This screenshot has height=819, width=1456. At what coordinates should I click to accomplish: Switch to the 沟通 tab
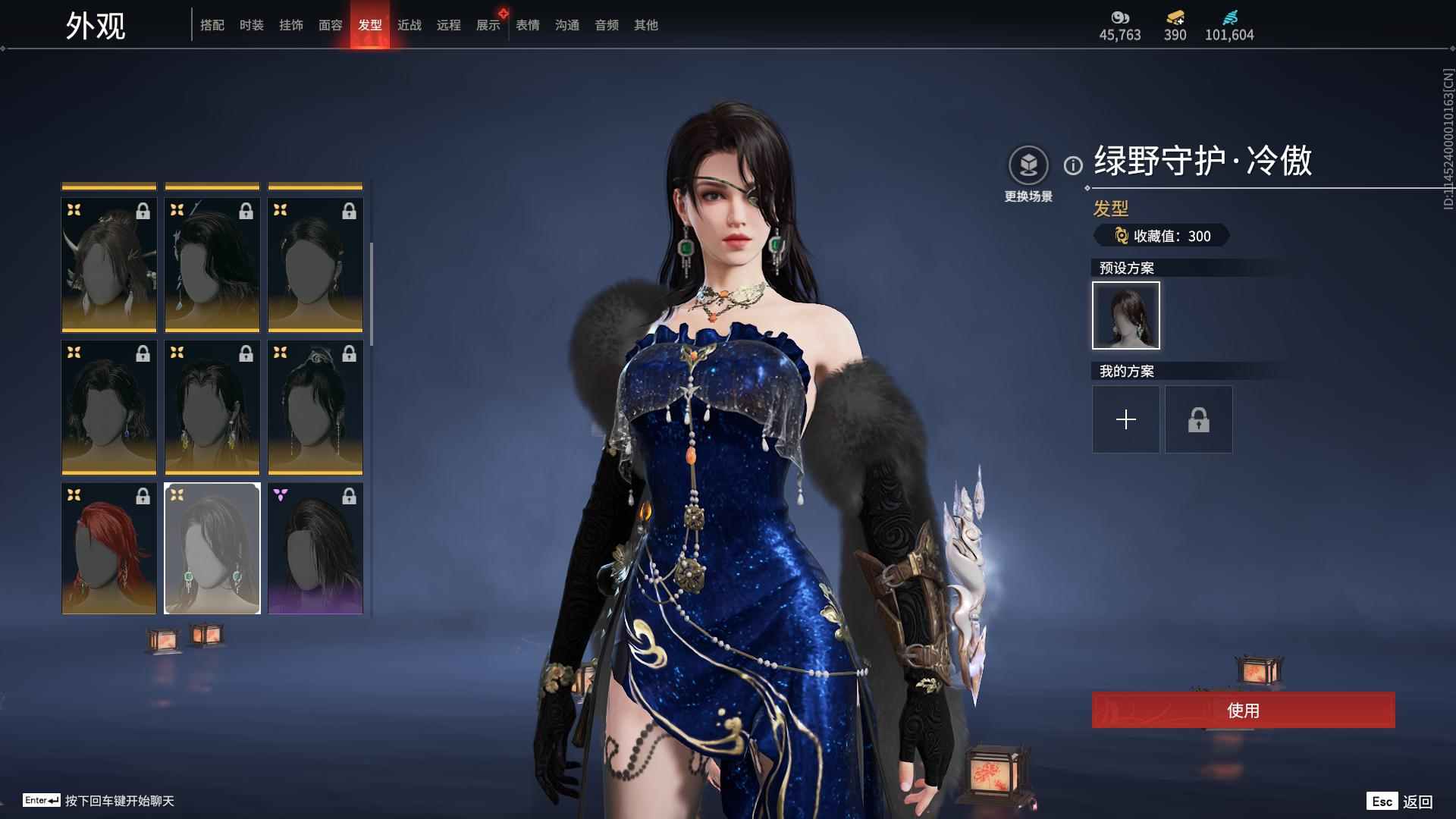tap(567, 25)
